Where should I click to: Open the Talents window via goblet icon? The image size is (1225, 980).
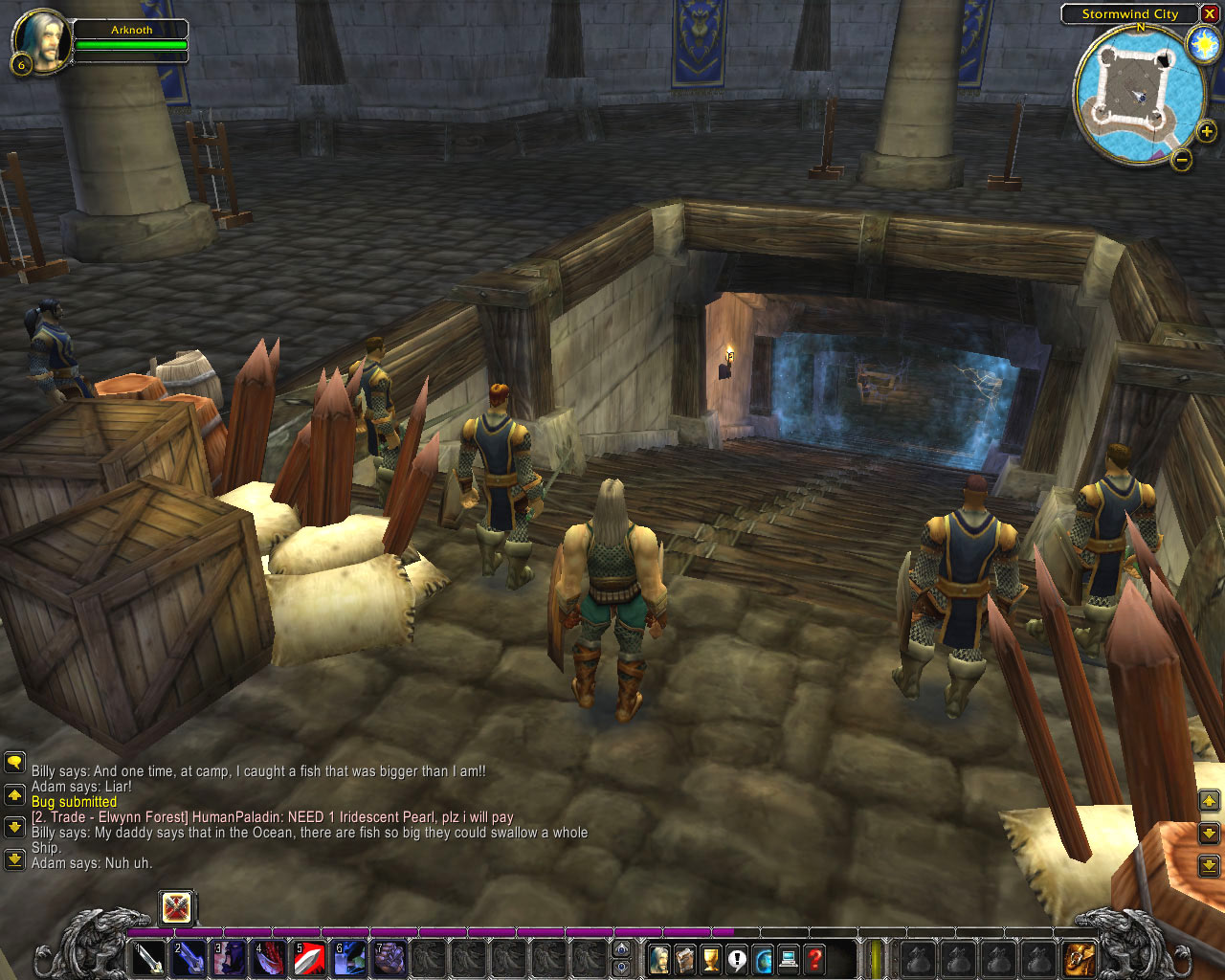709,958
